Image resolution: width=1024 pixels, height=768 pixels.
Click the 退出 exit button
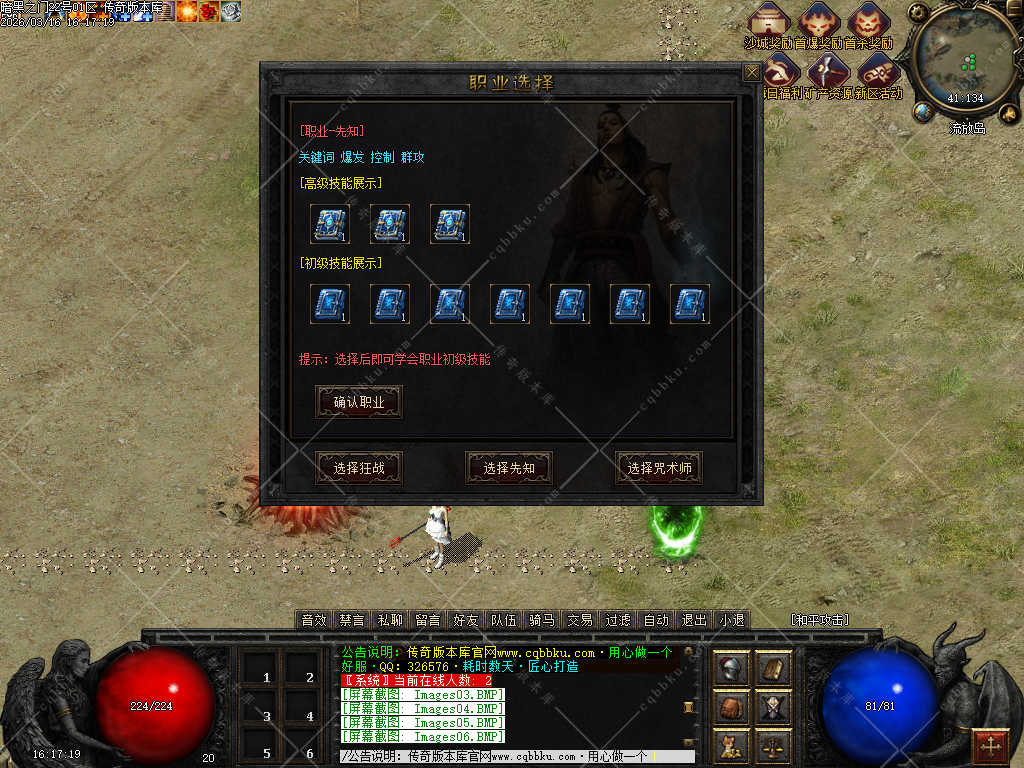pos(694,620)
